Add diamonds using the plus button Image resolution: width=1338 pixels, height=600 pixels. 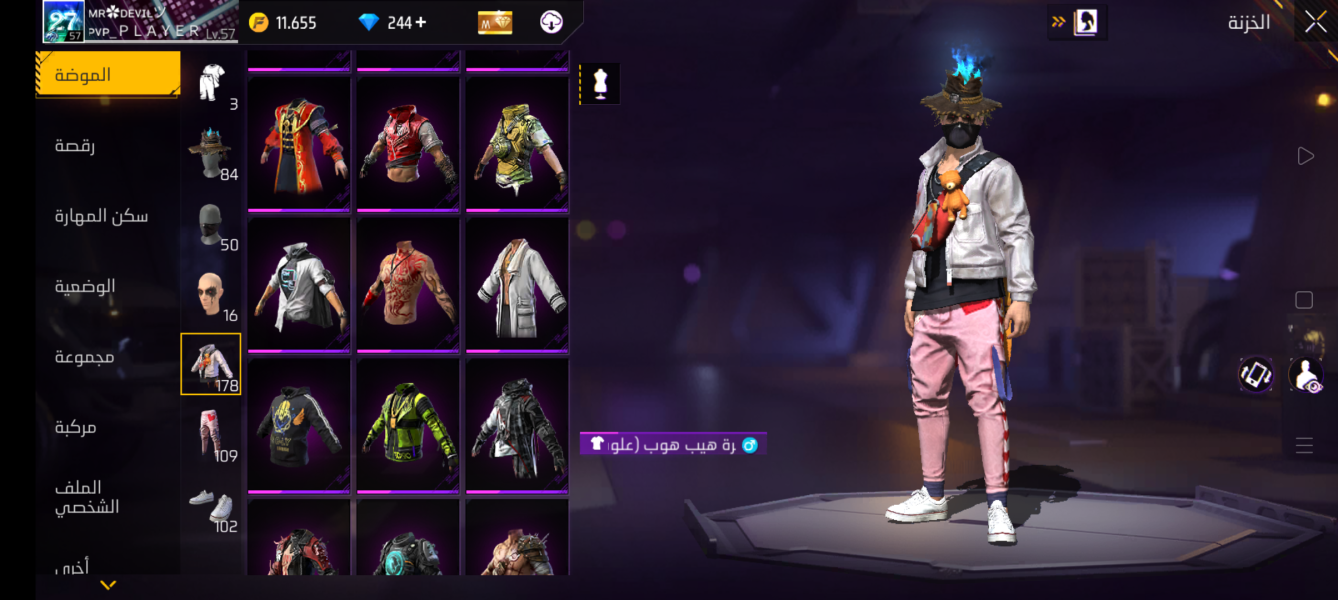421,22
